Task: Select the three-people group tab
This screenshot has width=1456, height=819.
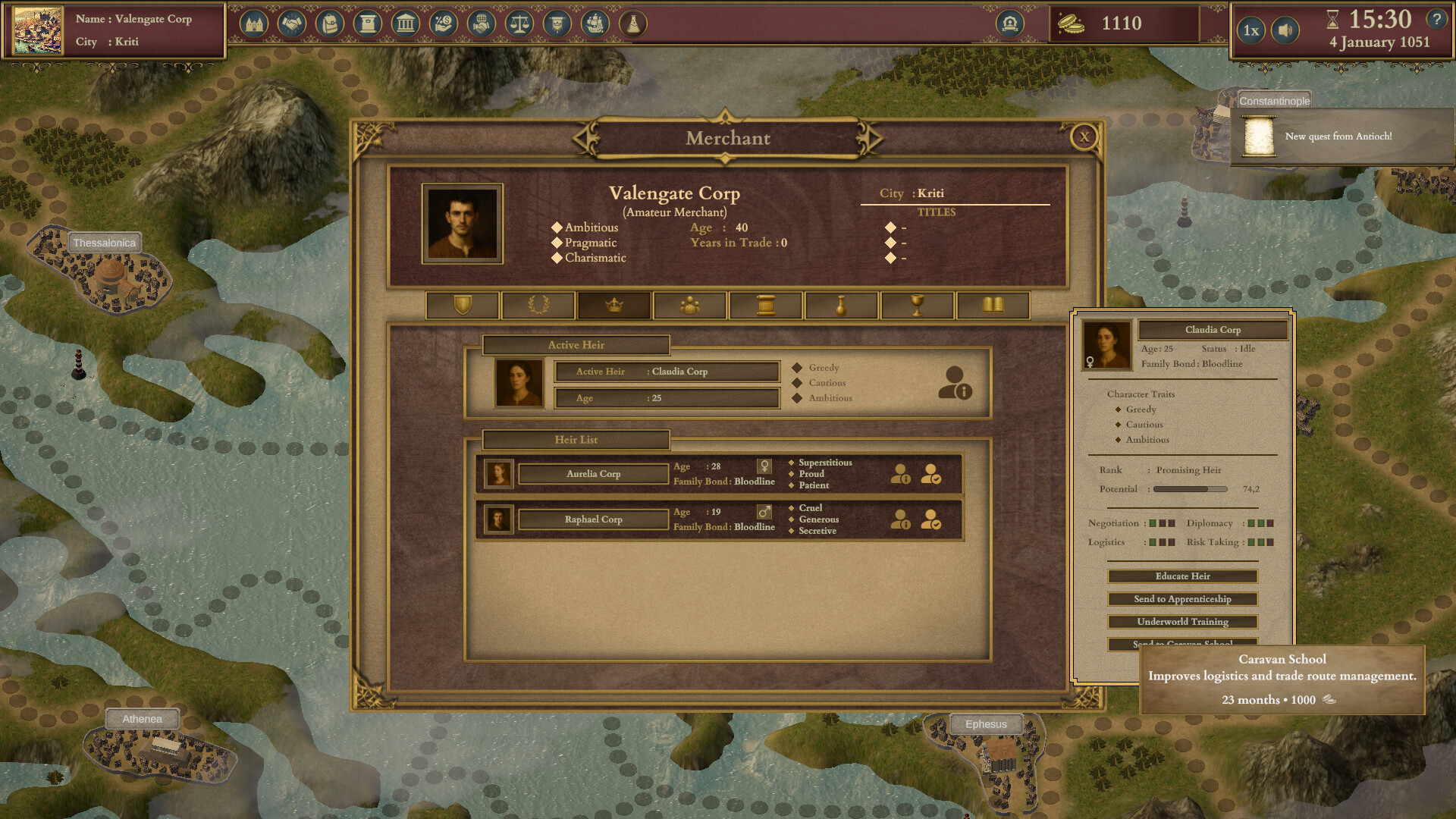Action: pyautogui.click(x=690, y=306)
